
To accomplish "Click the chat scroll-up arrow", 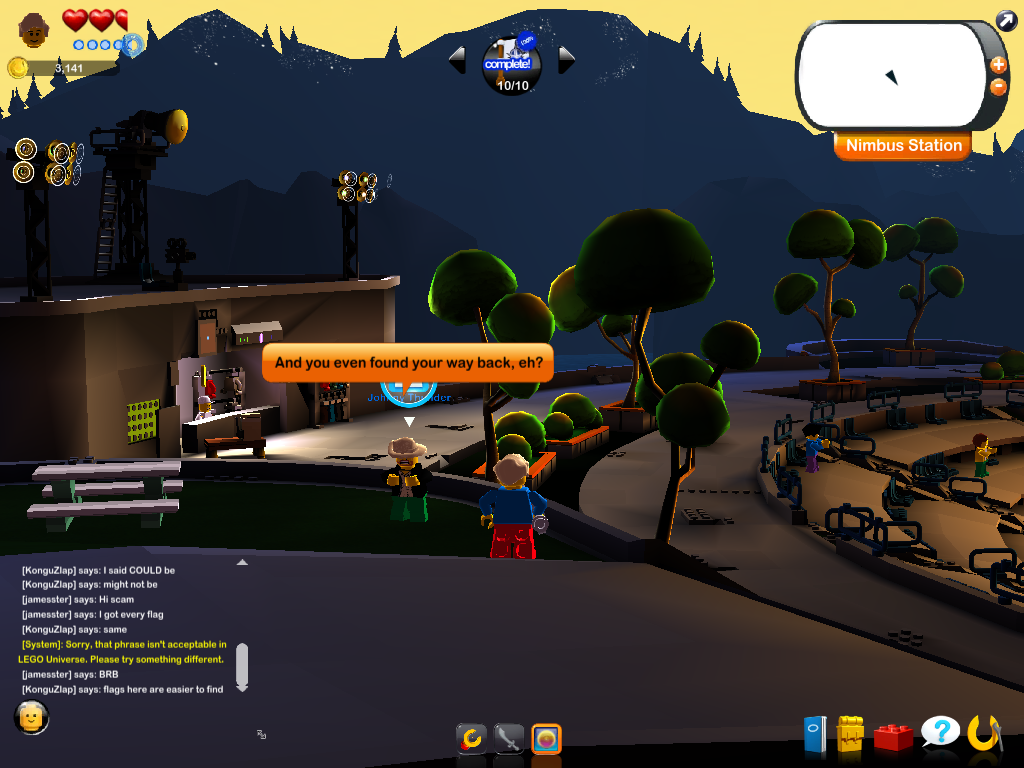I will tap(241, 563).
